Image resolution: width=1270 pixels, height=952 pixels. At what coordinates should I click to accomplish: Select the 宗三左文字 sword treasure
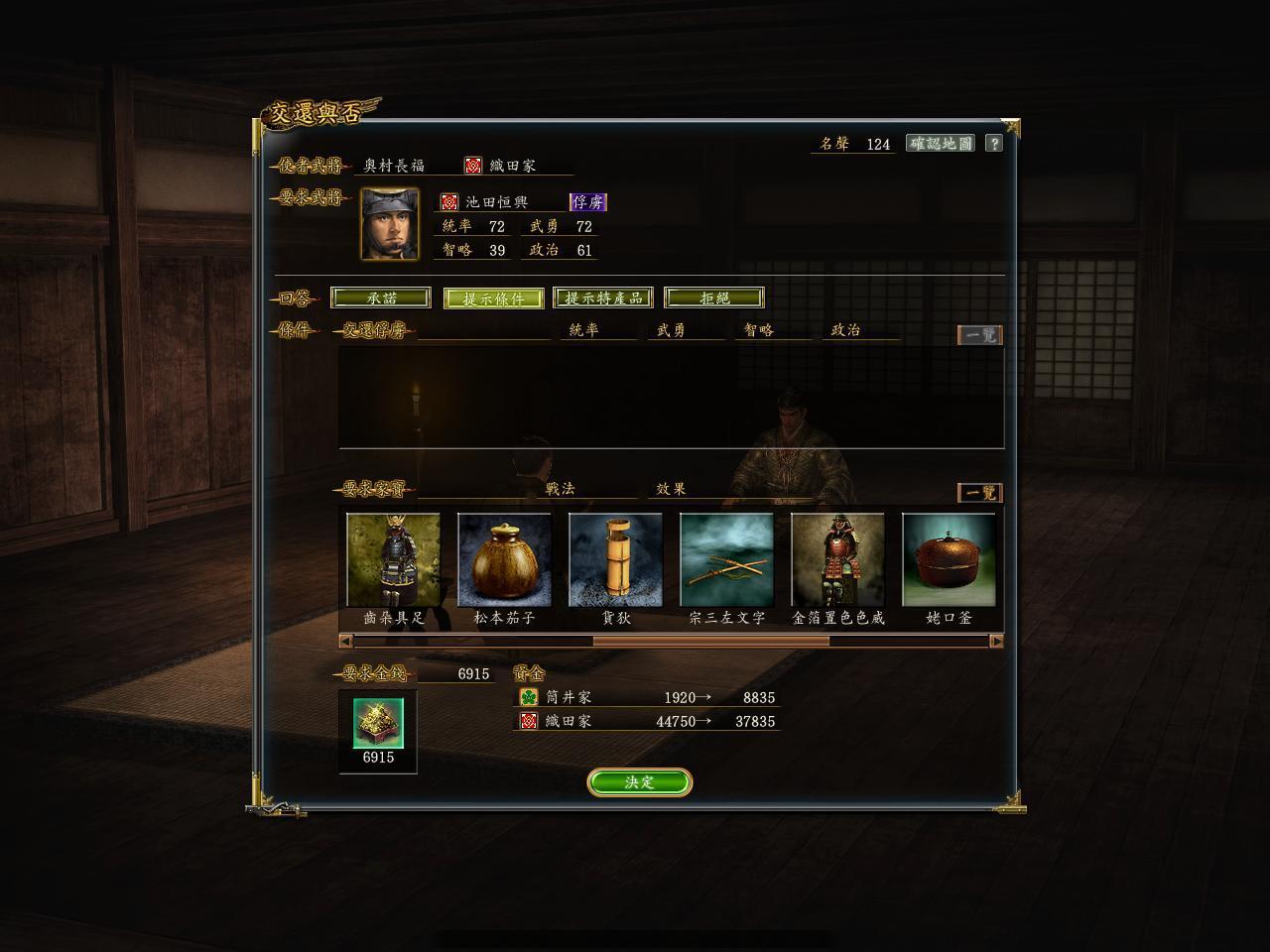tap(726, 560)
